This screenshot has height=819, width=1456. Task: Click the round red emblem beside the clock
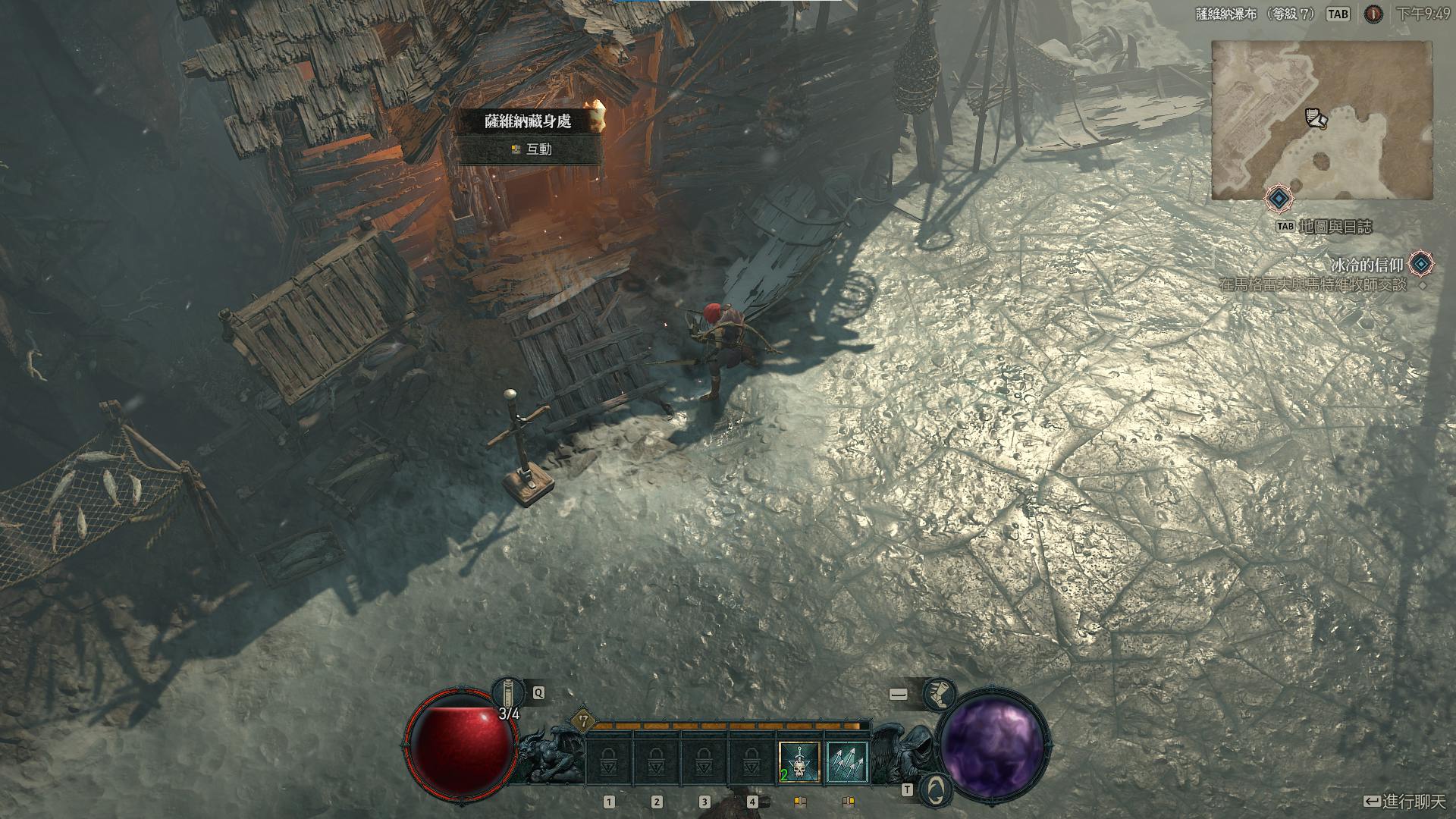[1373, 14]
